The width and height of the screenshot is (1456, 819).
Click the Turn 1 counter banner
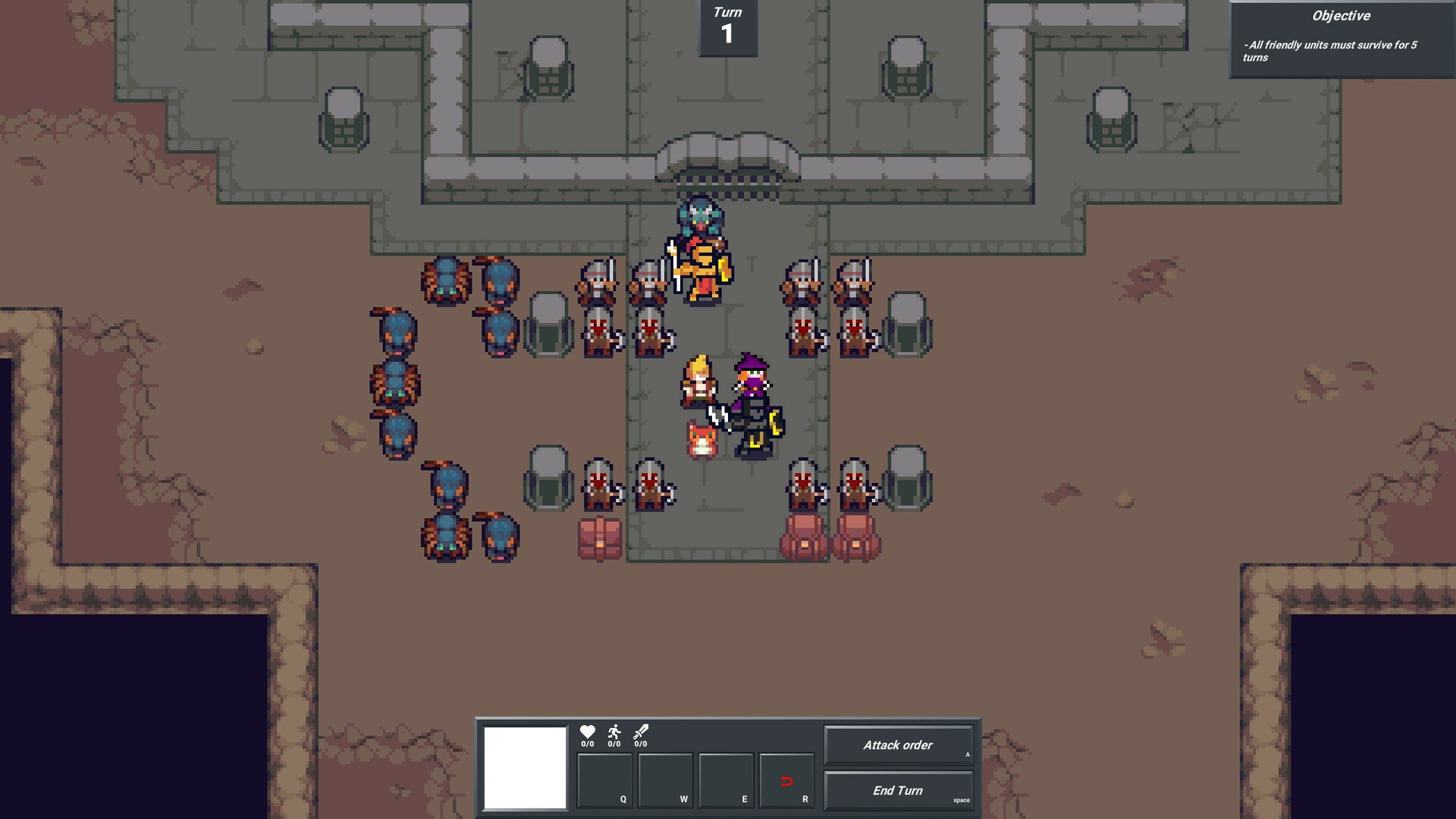tap(726, 27)
